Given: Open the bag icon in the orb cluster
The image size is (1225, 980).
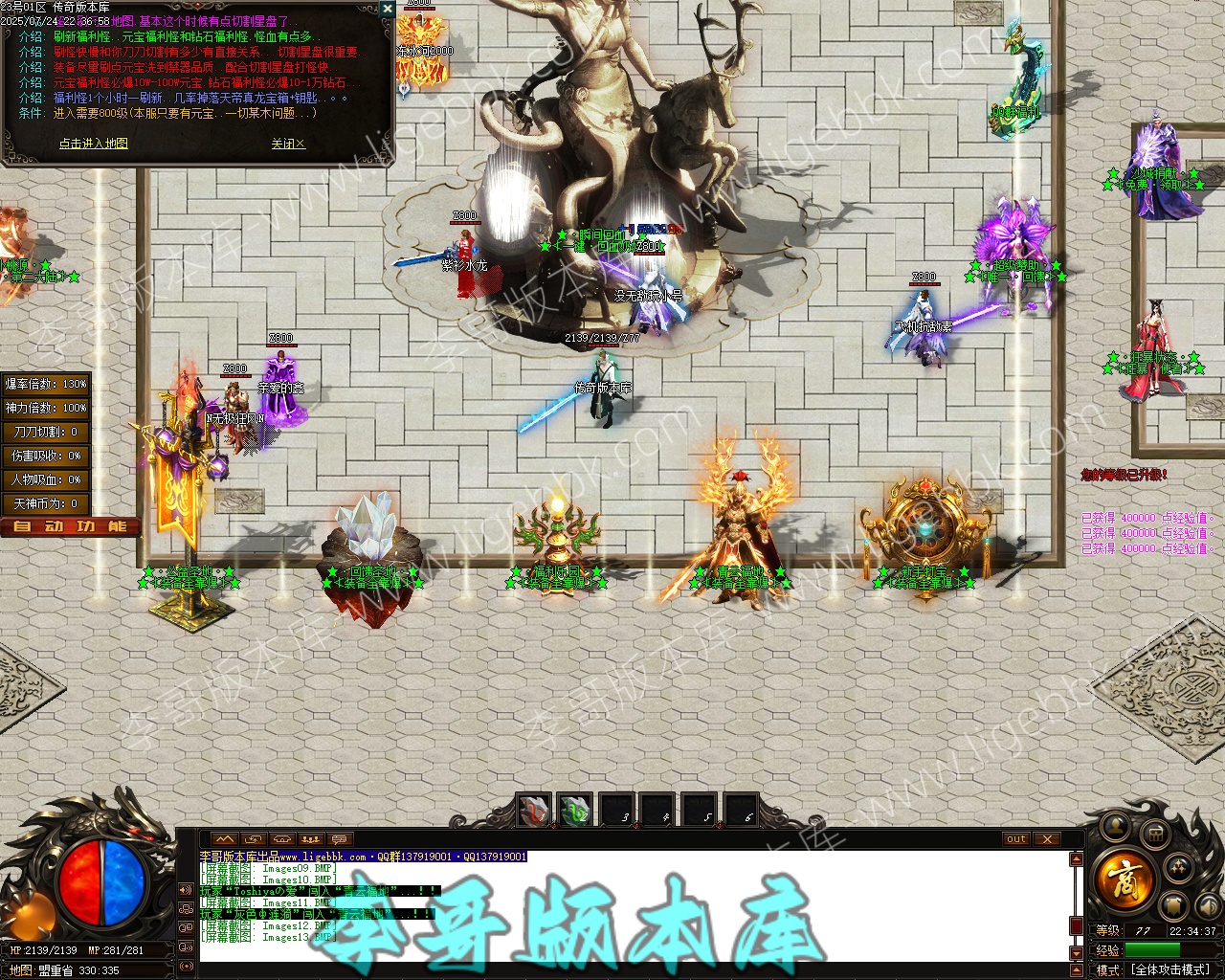Looking at the screenshot, I should tap(1154, 835).
